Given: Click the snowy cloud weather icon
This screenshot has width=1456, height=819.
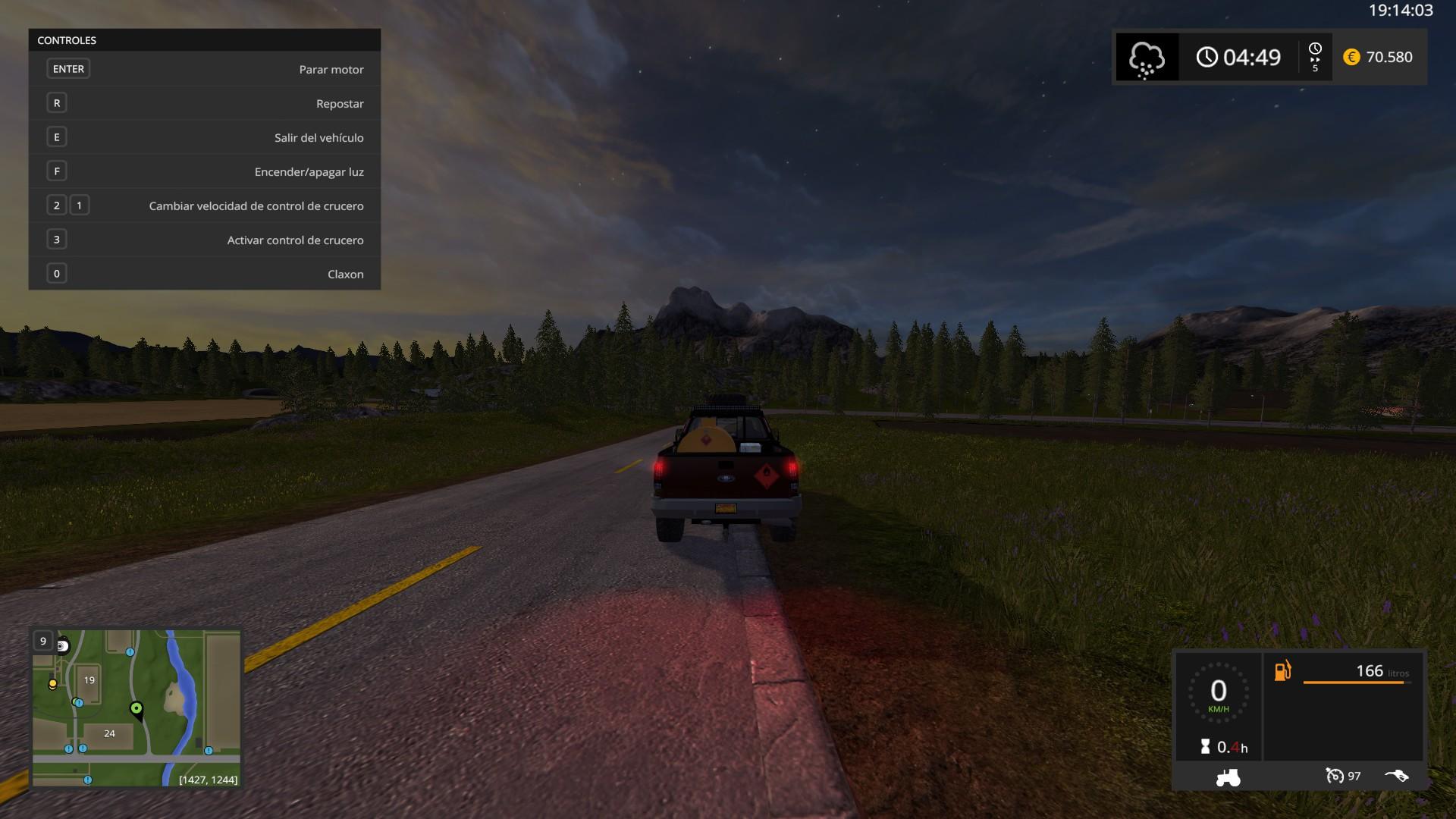Looking at the screenshot, I should point(1147,58).
